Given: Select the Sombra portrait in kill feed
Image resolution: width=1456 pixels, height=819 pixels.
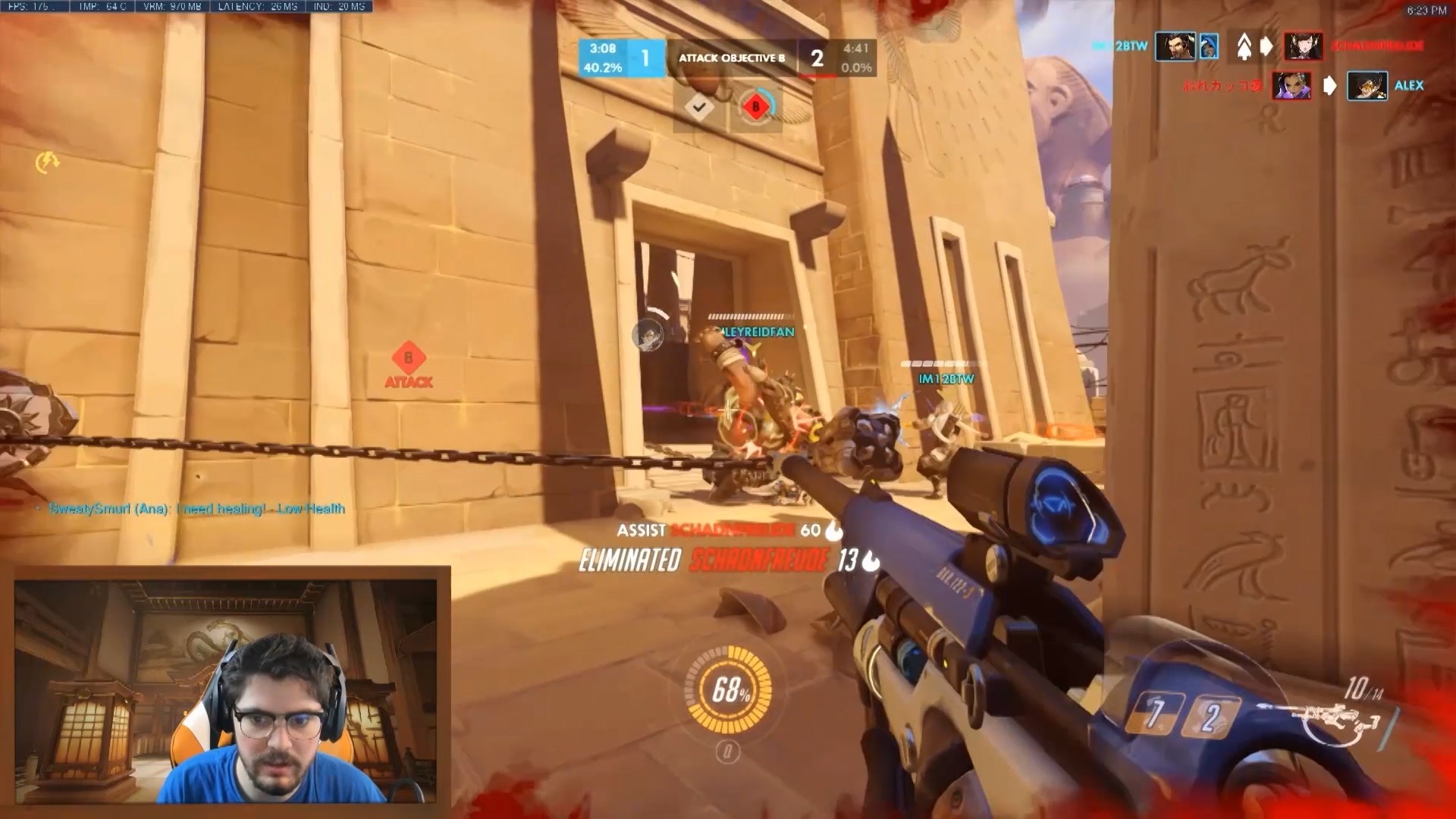Looking at the screenshot, I should coord(1291,86).
